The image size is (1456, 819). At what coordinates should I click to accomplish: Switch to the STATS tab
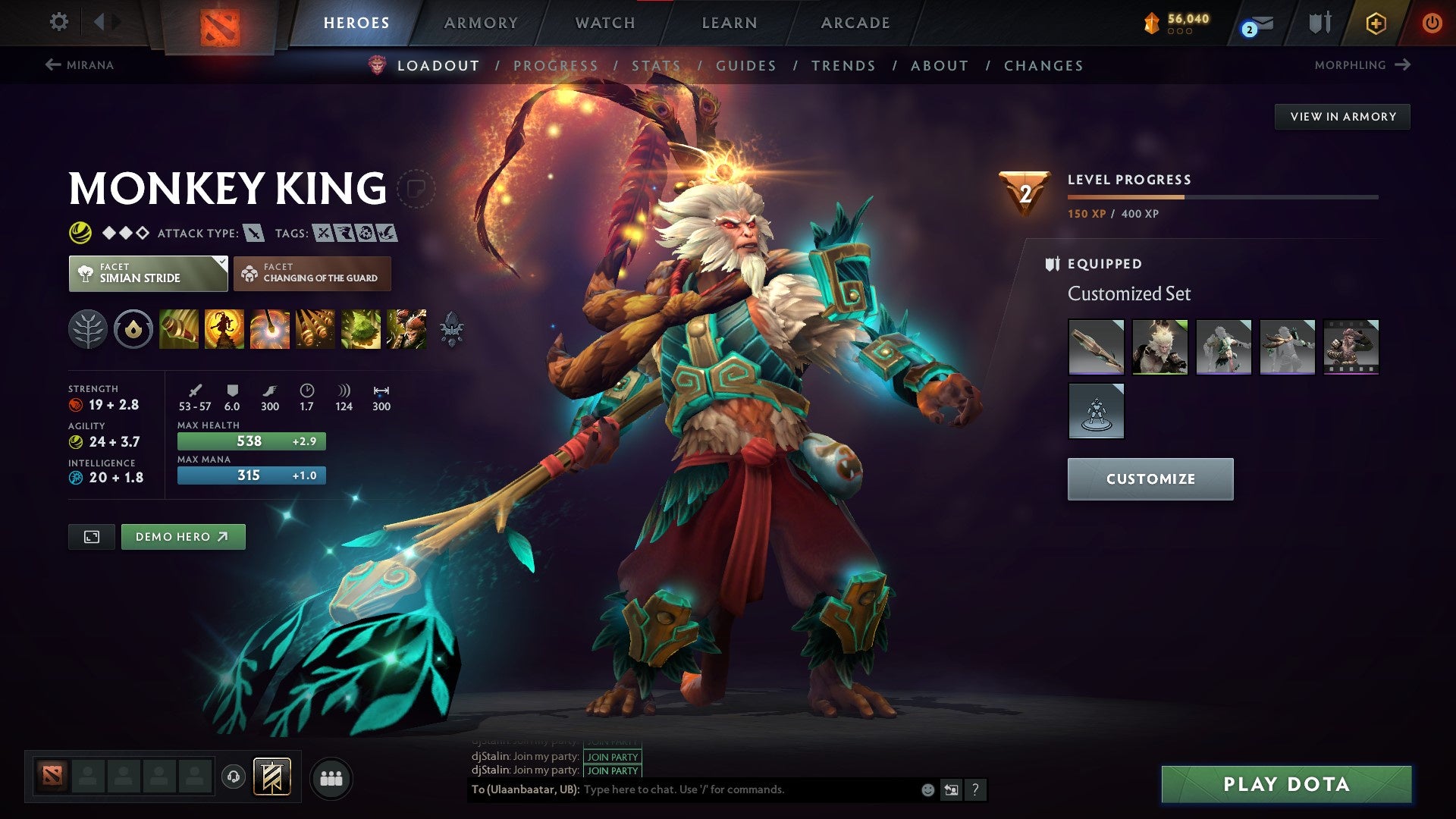(x=657, y=65)
